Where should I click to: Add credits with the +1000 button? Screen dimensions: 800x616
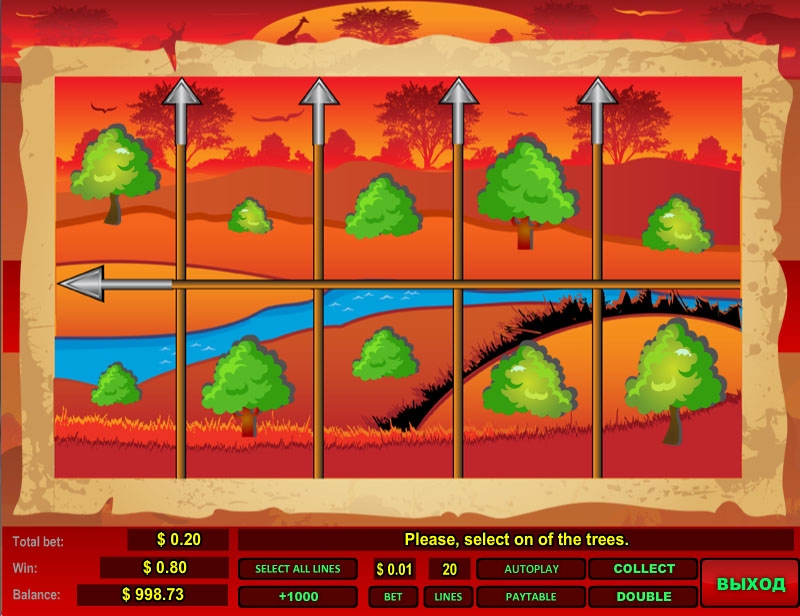click(x=297, y=597)
